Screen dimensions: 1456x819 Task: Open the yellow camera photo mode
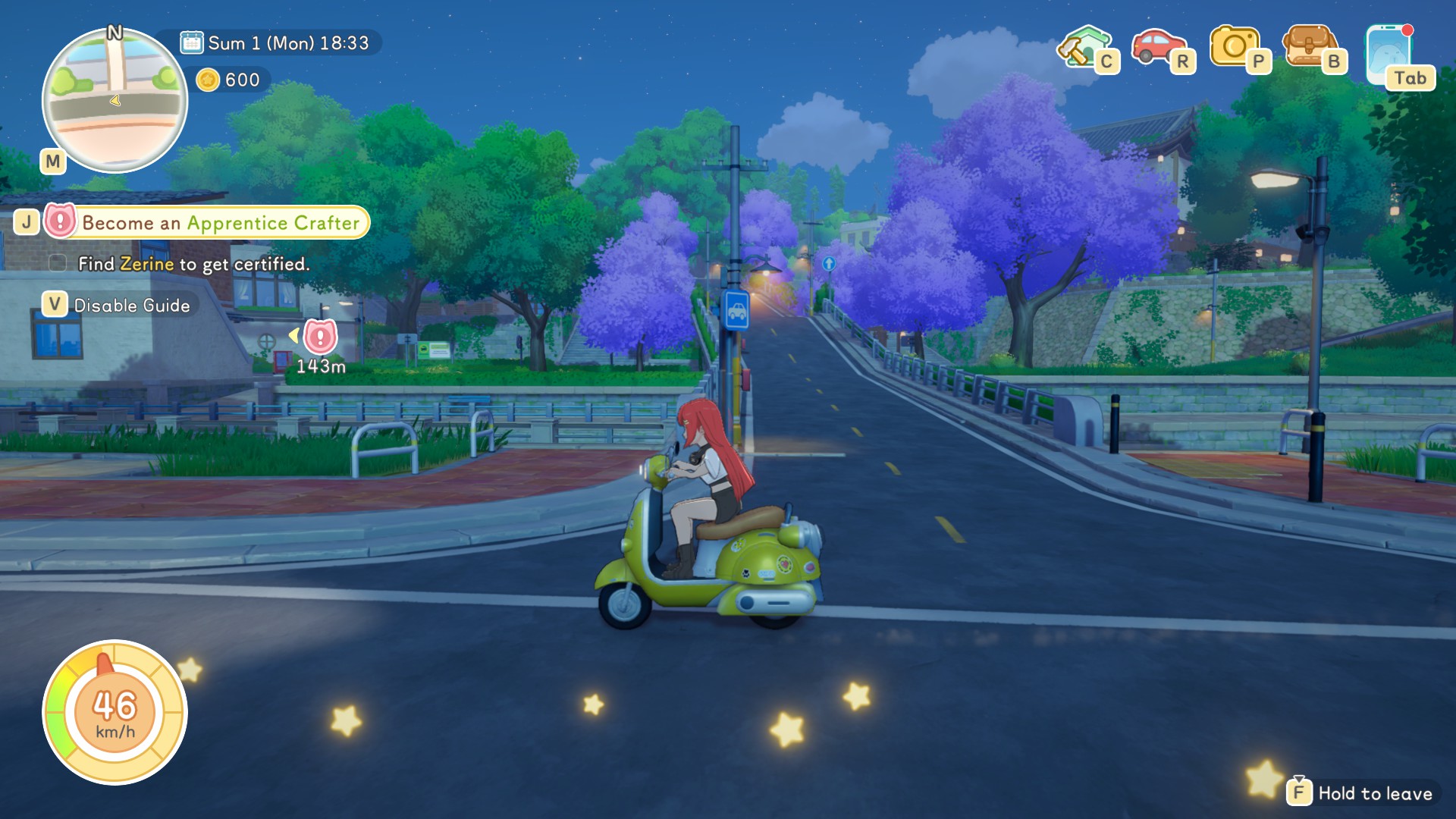[x=1234, y=47]
